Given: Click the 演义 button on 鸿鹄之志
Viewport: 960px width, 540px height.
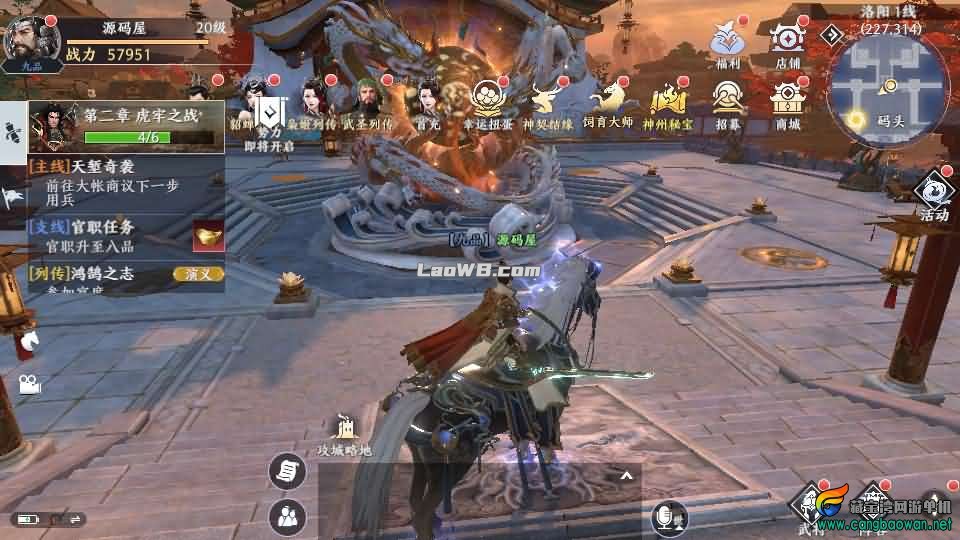Looking at the screenshot, I should (197, 273).
